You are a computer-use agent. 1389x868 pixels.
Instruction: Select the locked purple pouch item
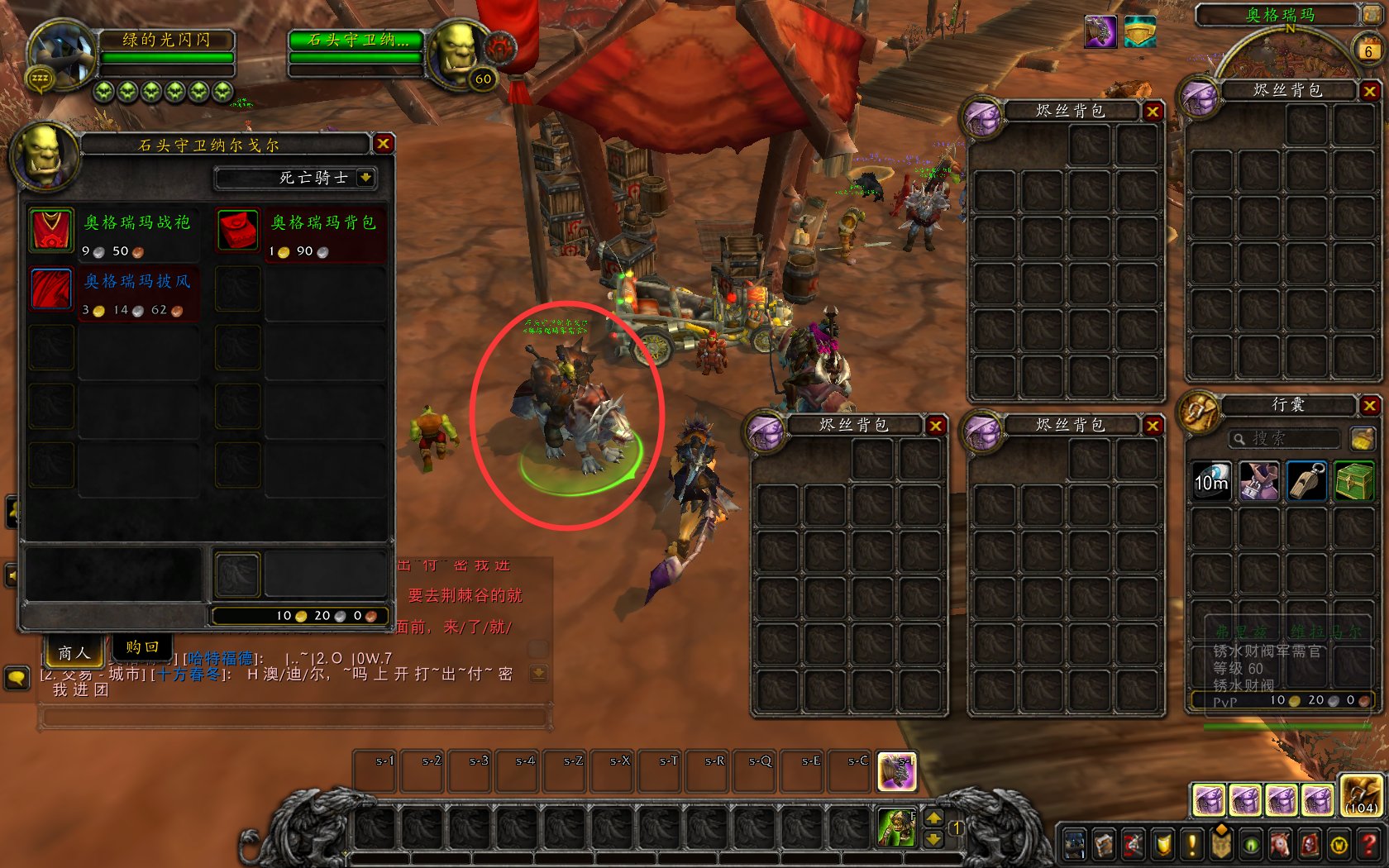(1259, 482)
